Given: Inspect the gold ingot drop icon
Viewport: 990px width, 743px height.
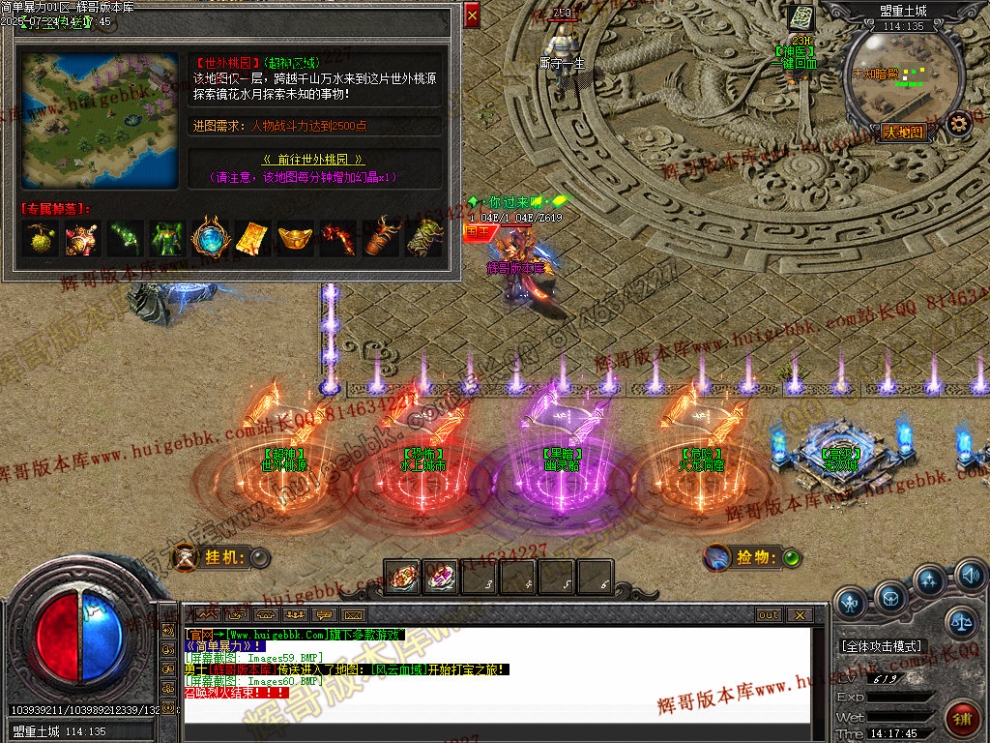Looking at the screenshot, I should tap(294, 238).
